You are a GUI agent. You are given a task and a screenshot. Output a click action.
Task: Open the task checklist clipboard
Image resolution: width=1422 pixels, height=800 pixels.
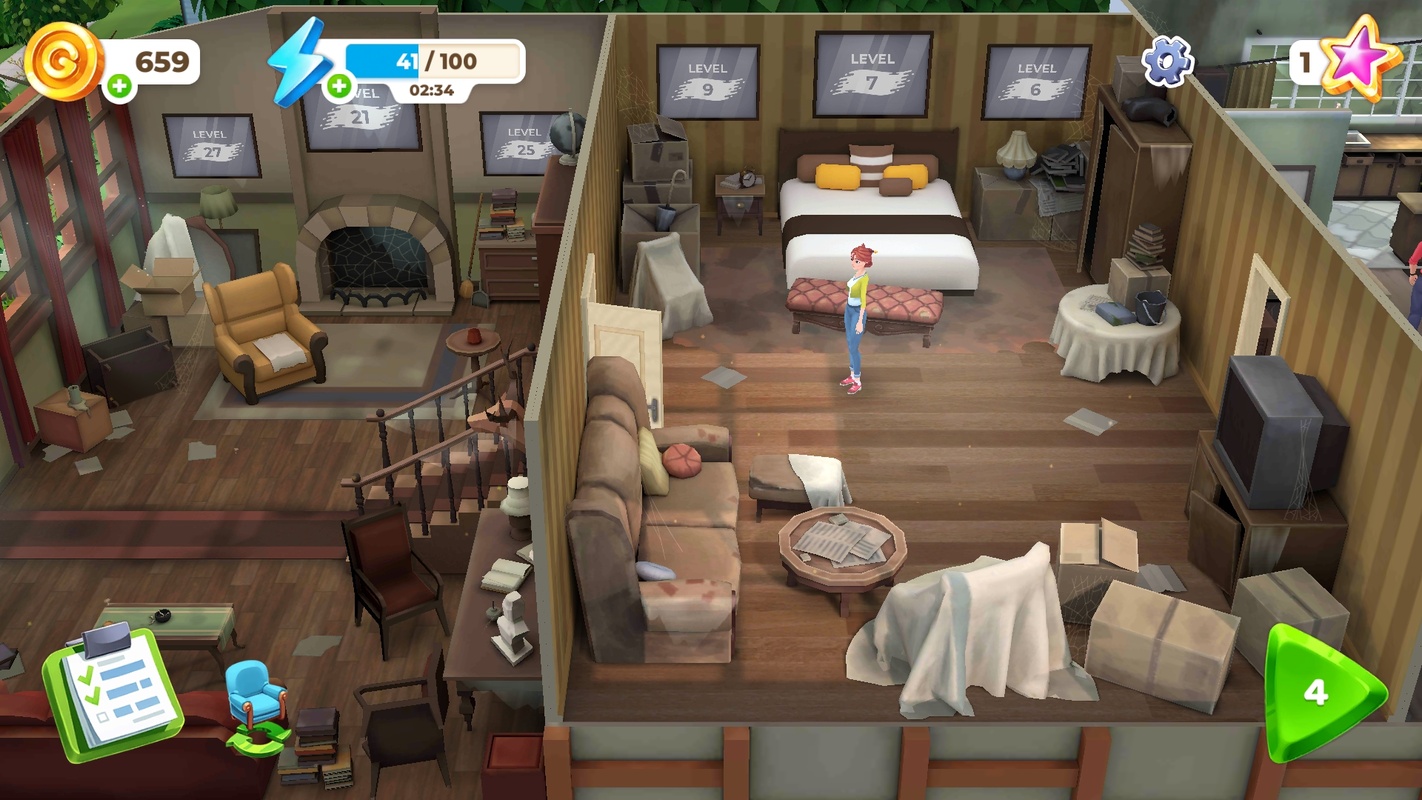coord(112,690)
